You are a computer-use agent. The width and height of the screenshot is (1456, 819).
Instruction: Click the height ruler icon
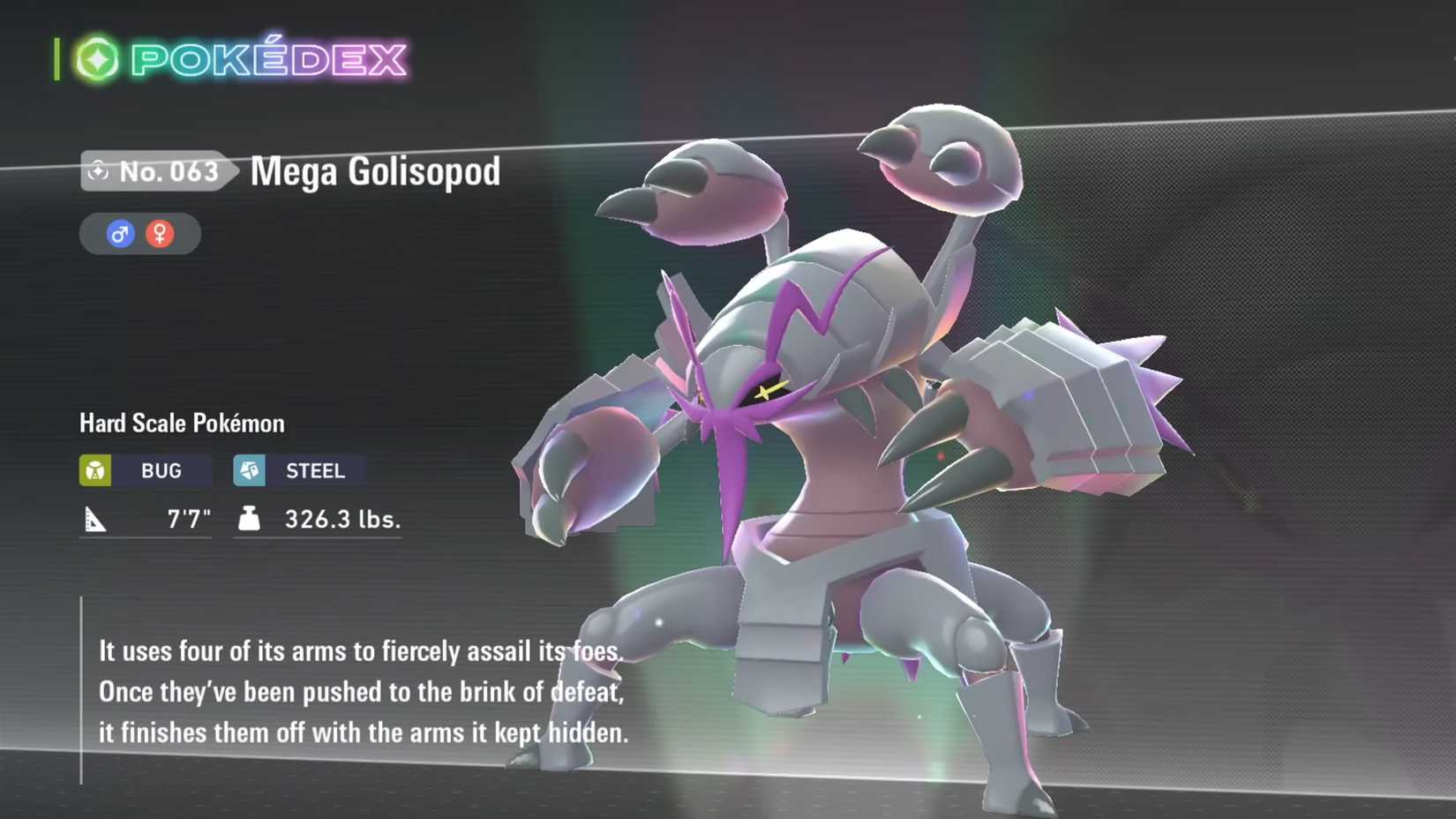point(97,519)
